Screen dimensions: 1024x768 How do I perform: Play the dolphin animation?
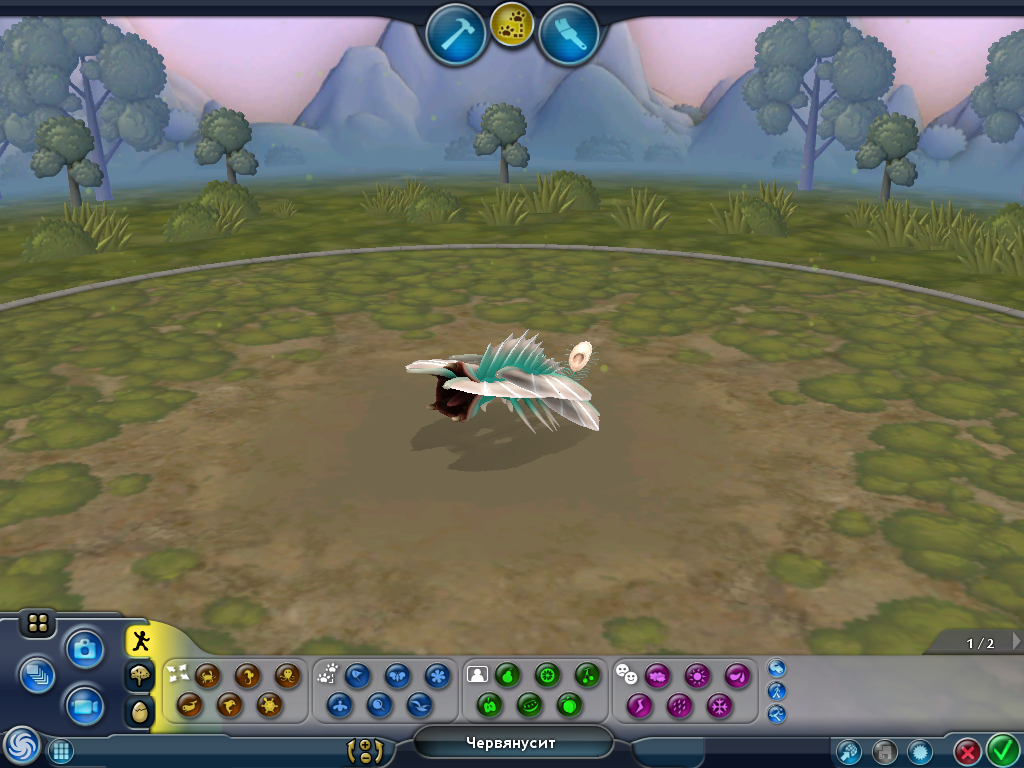(229, 706)
